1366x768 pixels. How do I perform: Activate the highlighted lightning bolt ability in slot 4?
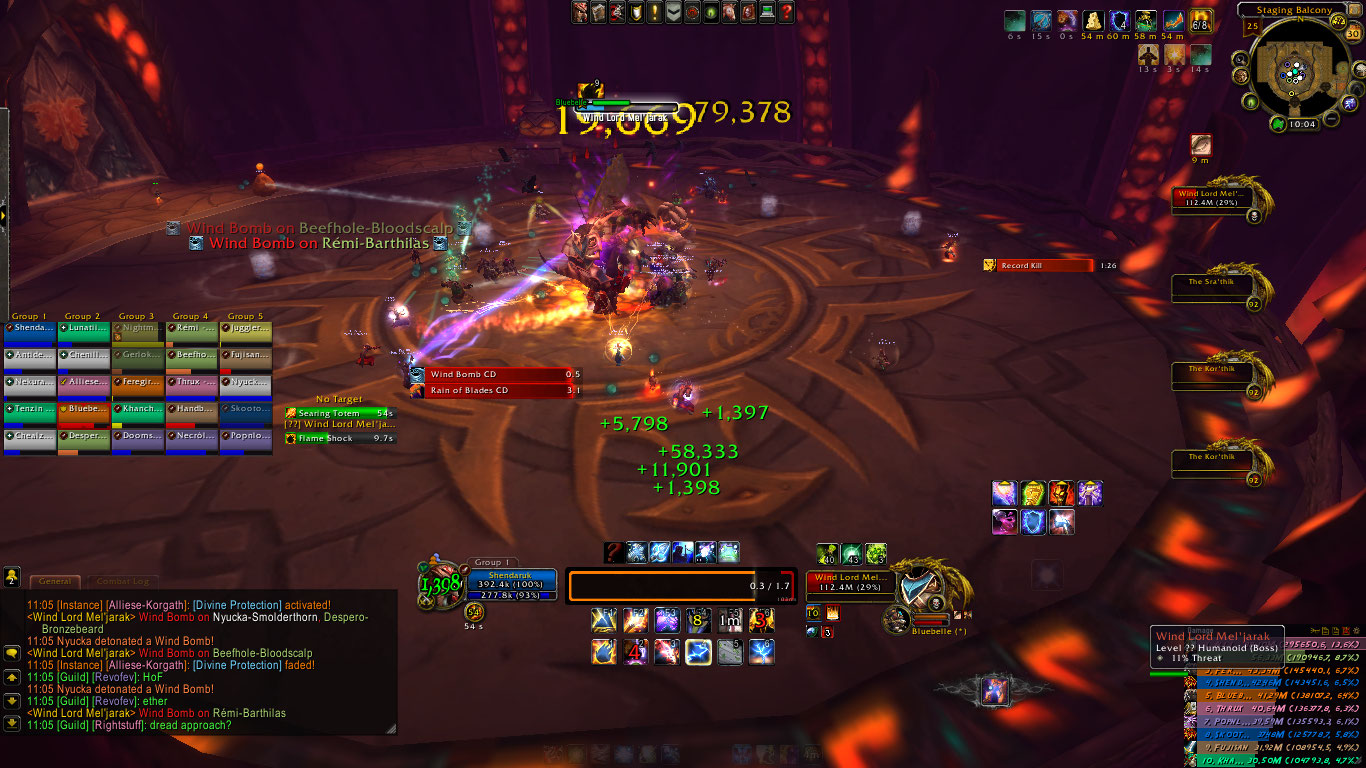(x=698, y=653)
